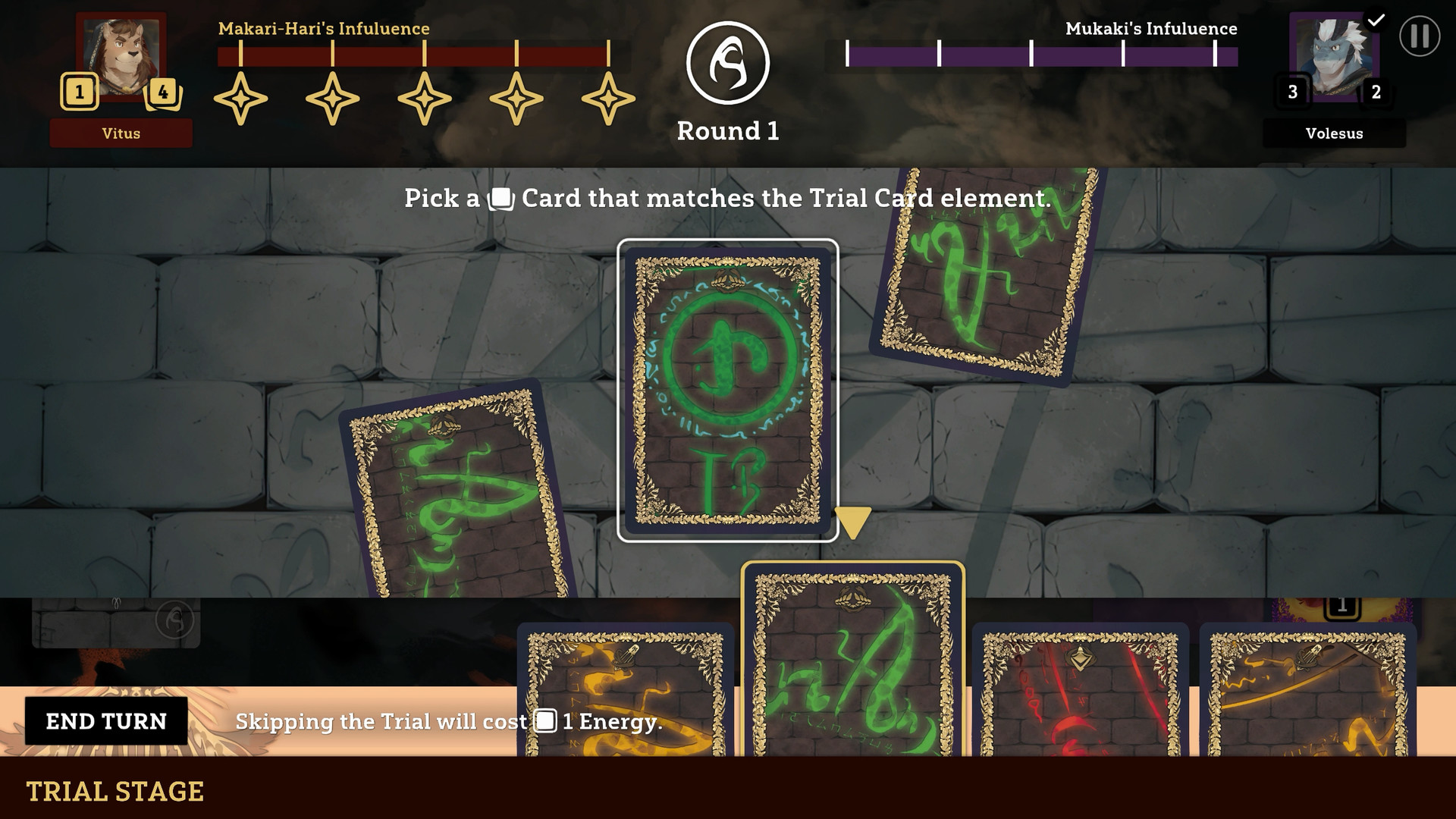The height and width of the screenshot is (819, 1456).
Task: Pause the game with the pause icon
Action: click(x=1419, y=36)
